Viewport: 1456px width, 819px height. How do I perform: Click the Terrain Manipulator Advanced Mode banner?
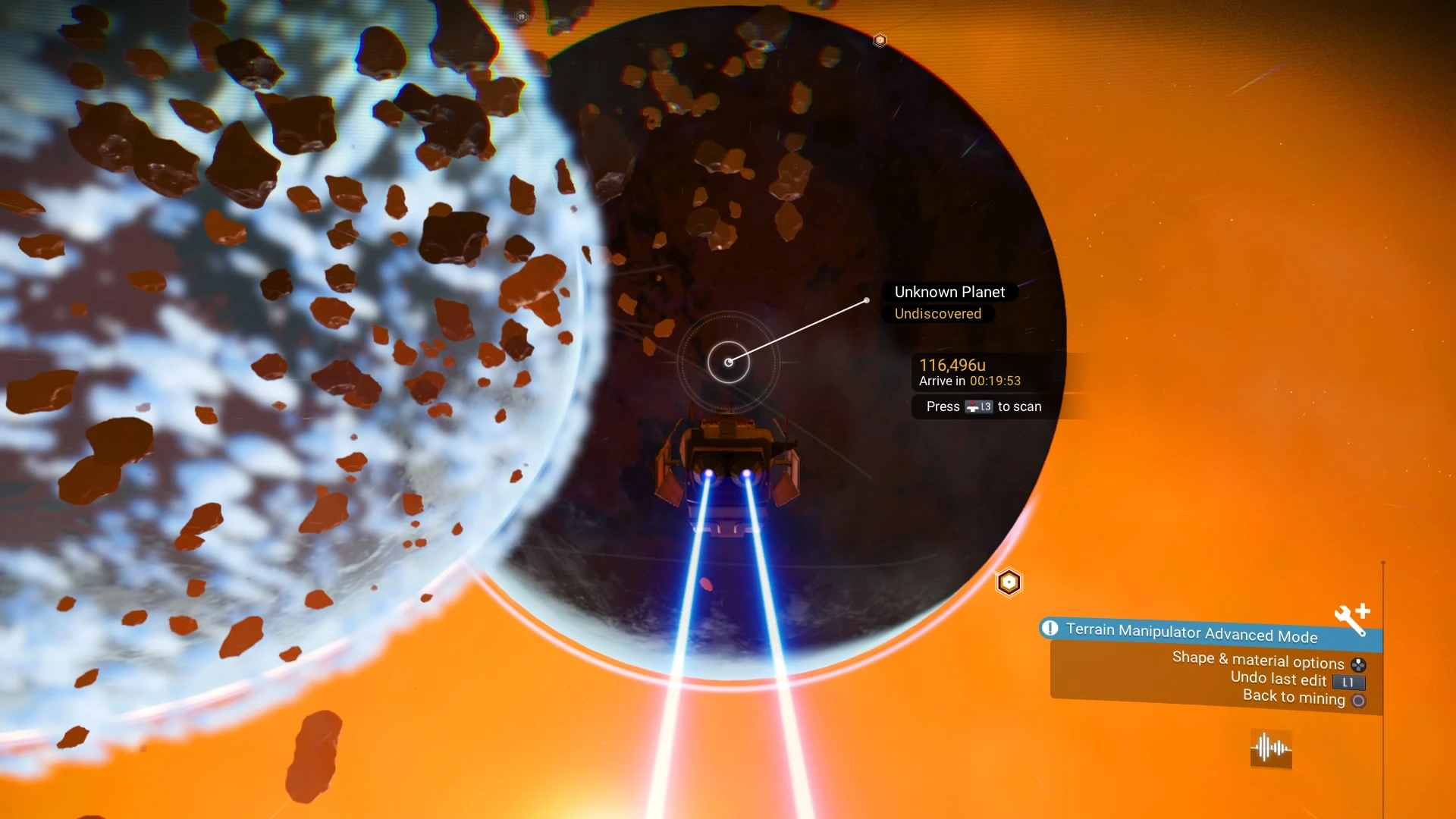click(x=1191, y=632)
